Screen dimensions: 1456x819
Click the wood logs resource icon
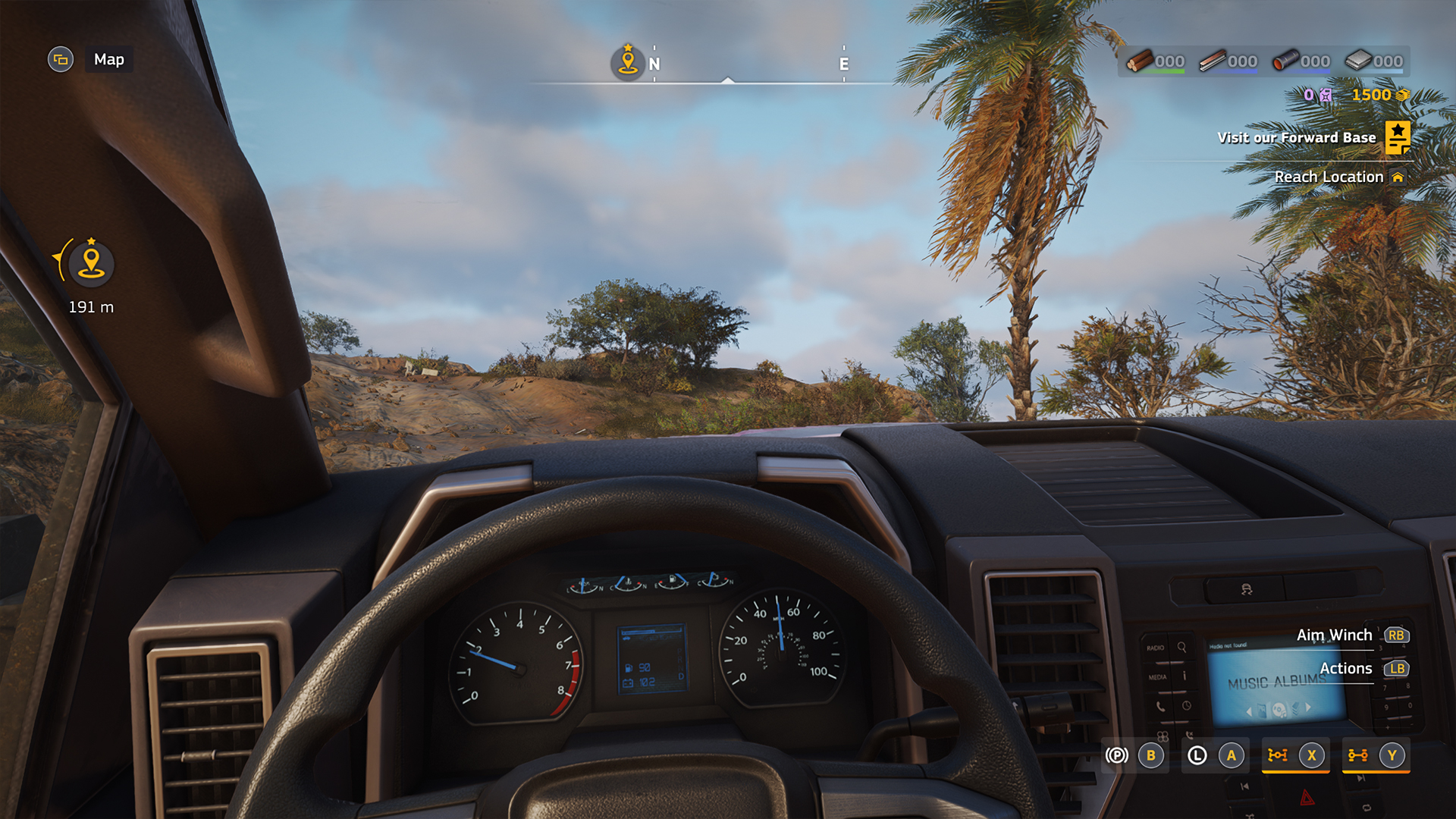(x=1141, y=61)
